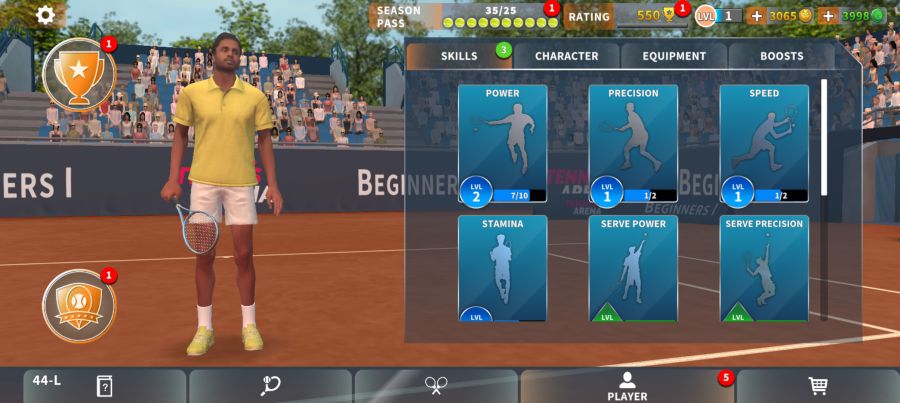Switch to the Character tab

point(566,56)
